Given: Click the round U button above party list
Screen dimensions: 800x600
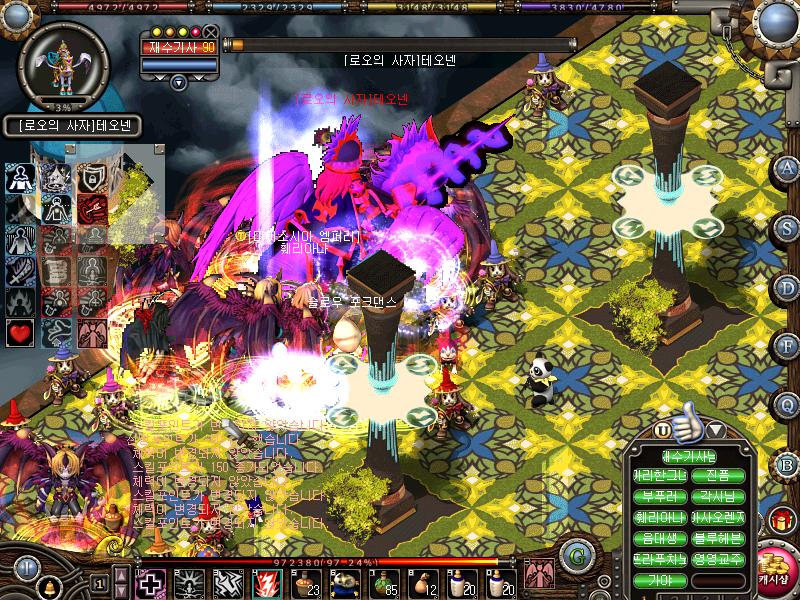Looking at the screenshot, I should 662,430.
